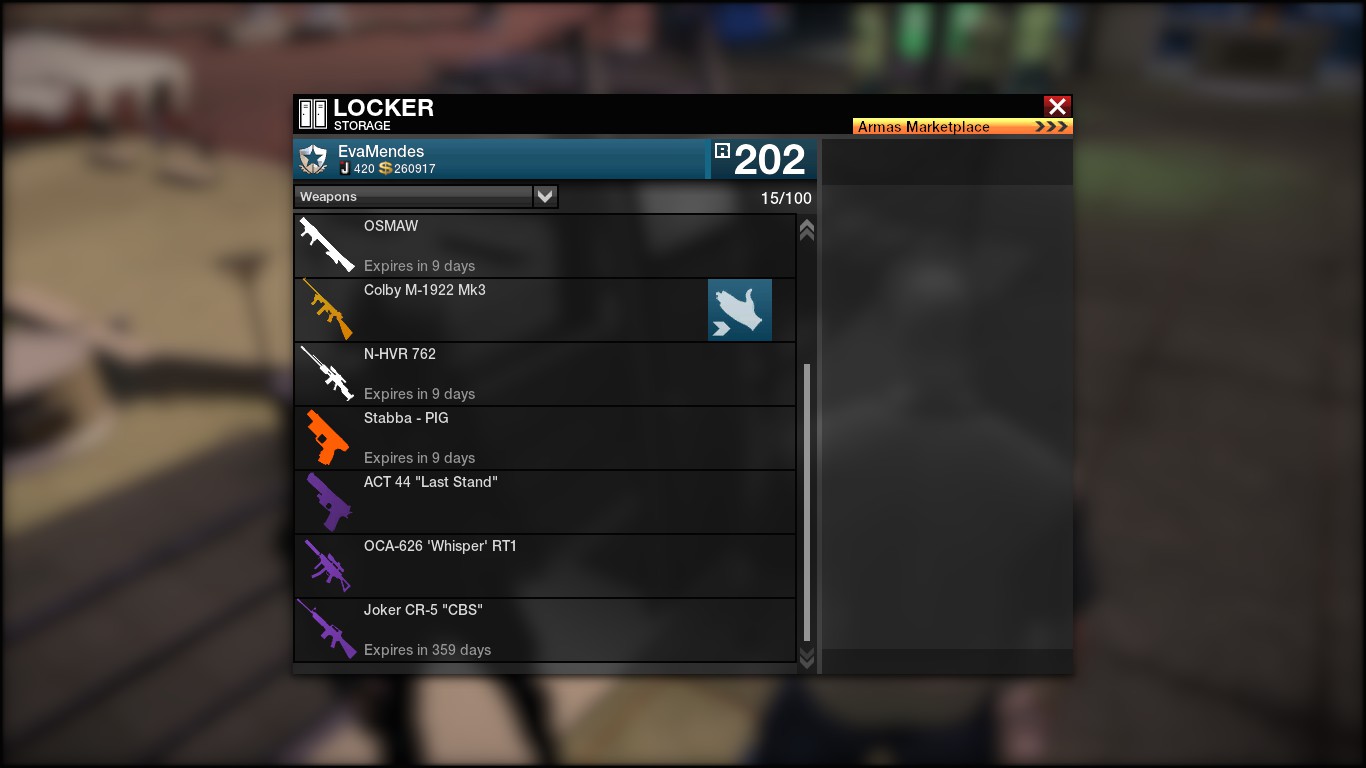Open the Armas Marketplace
This screenshot has height=768, width=1366.
962,127
